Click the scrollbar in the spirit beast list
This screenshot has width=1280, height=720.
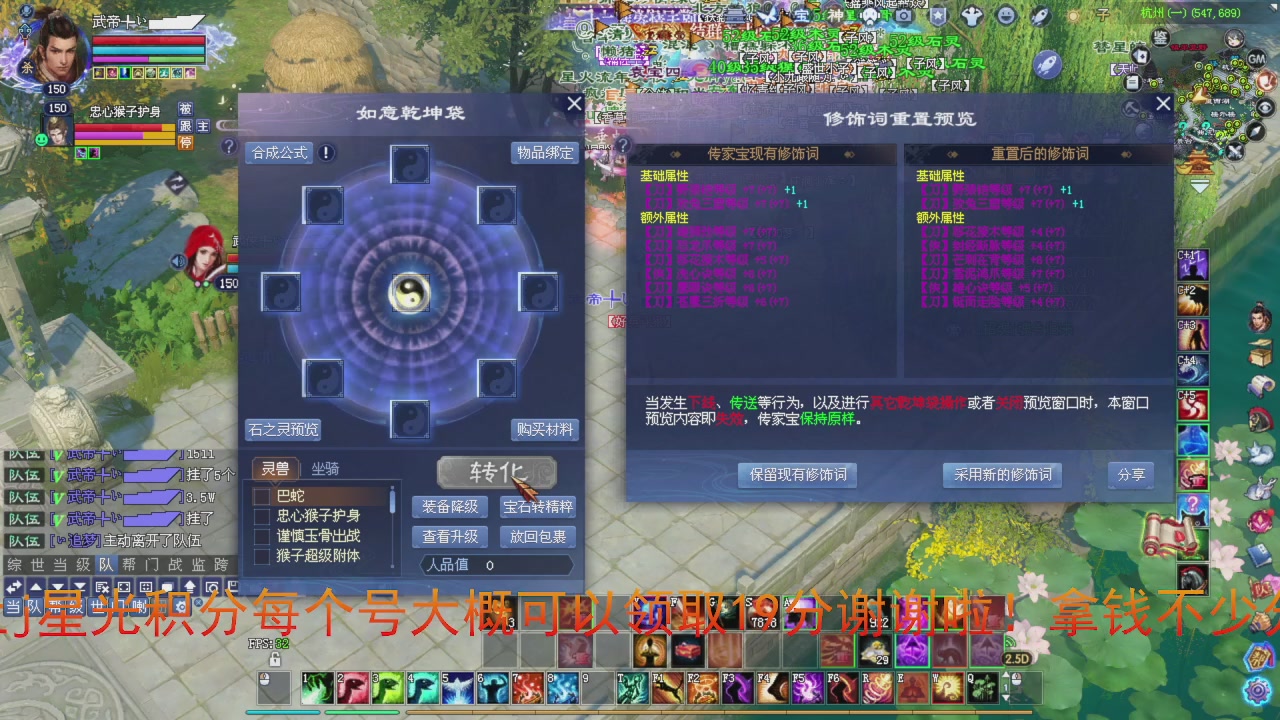tap(392, 500)
